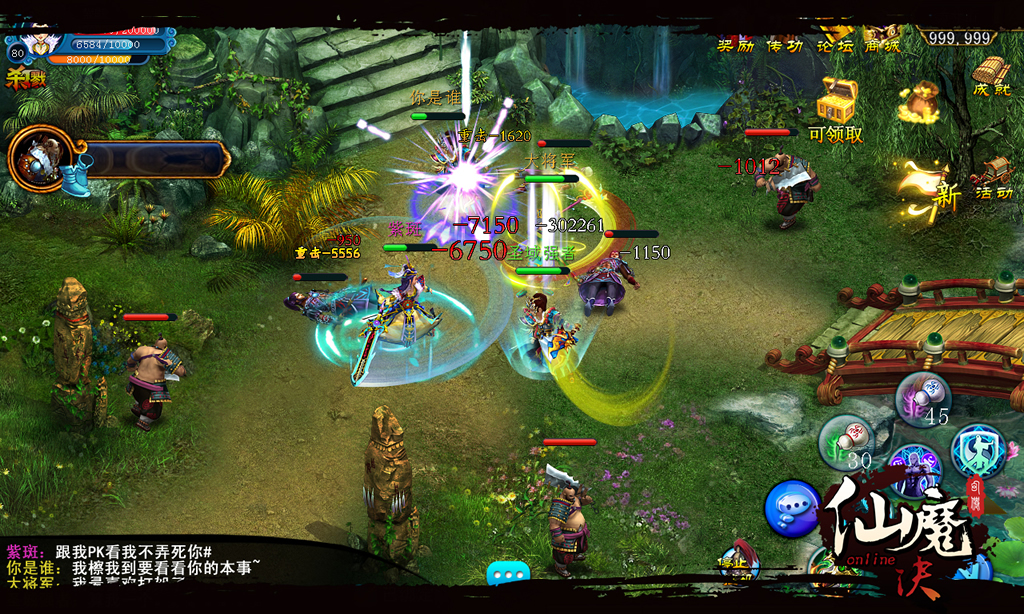
Task: Open the 活动 events cart
Action: tap(992, 177)
